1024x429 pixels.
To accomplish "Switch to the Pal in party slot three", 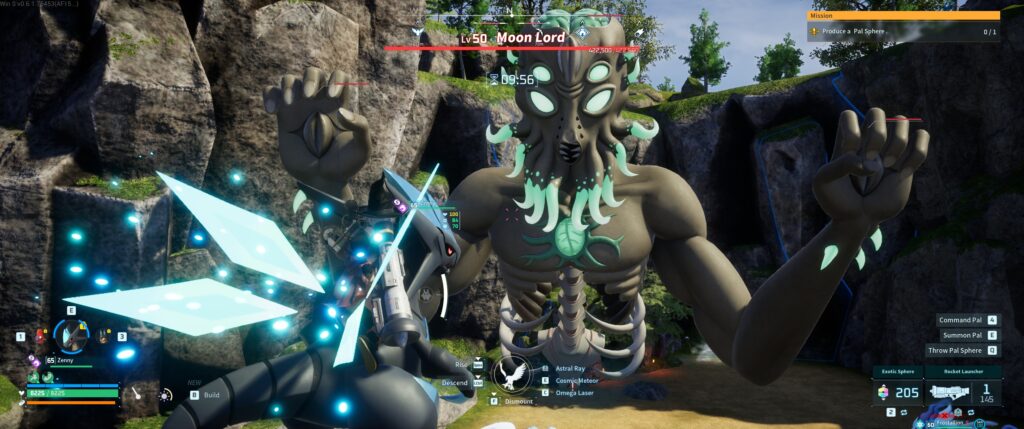I will [x=104, y=337].
